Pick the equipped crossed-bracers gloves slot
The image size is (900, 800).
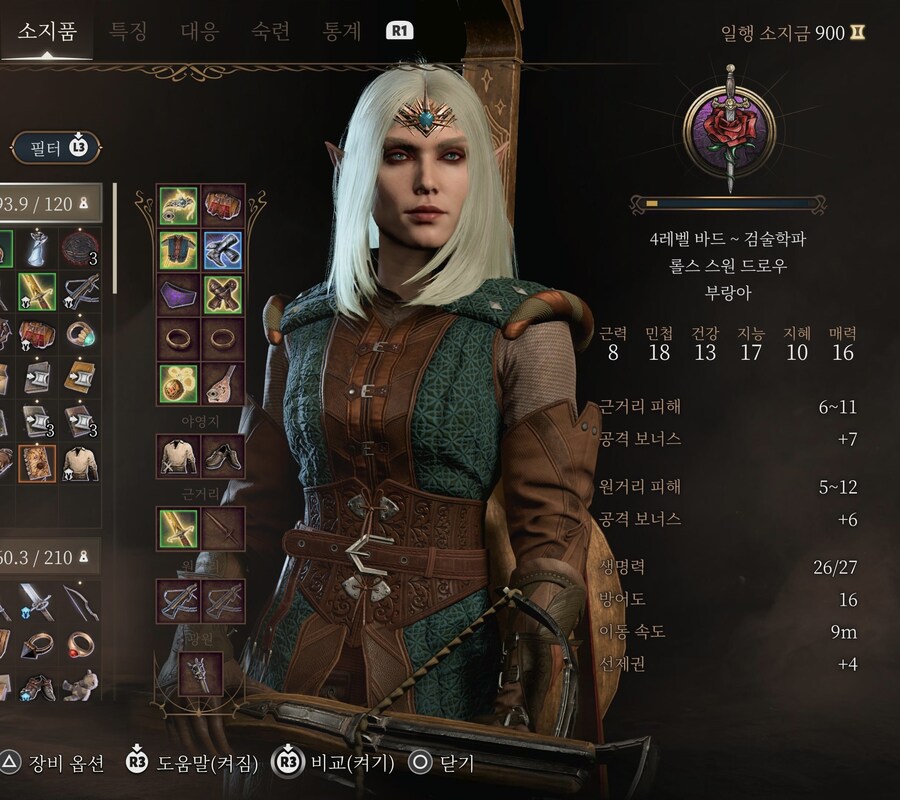point(223,295)
